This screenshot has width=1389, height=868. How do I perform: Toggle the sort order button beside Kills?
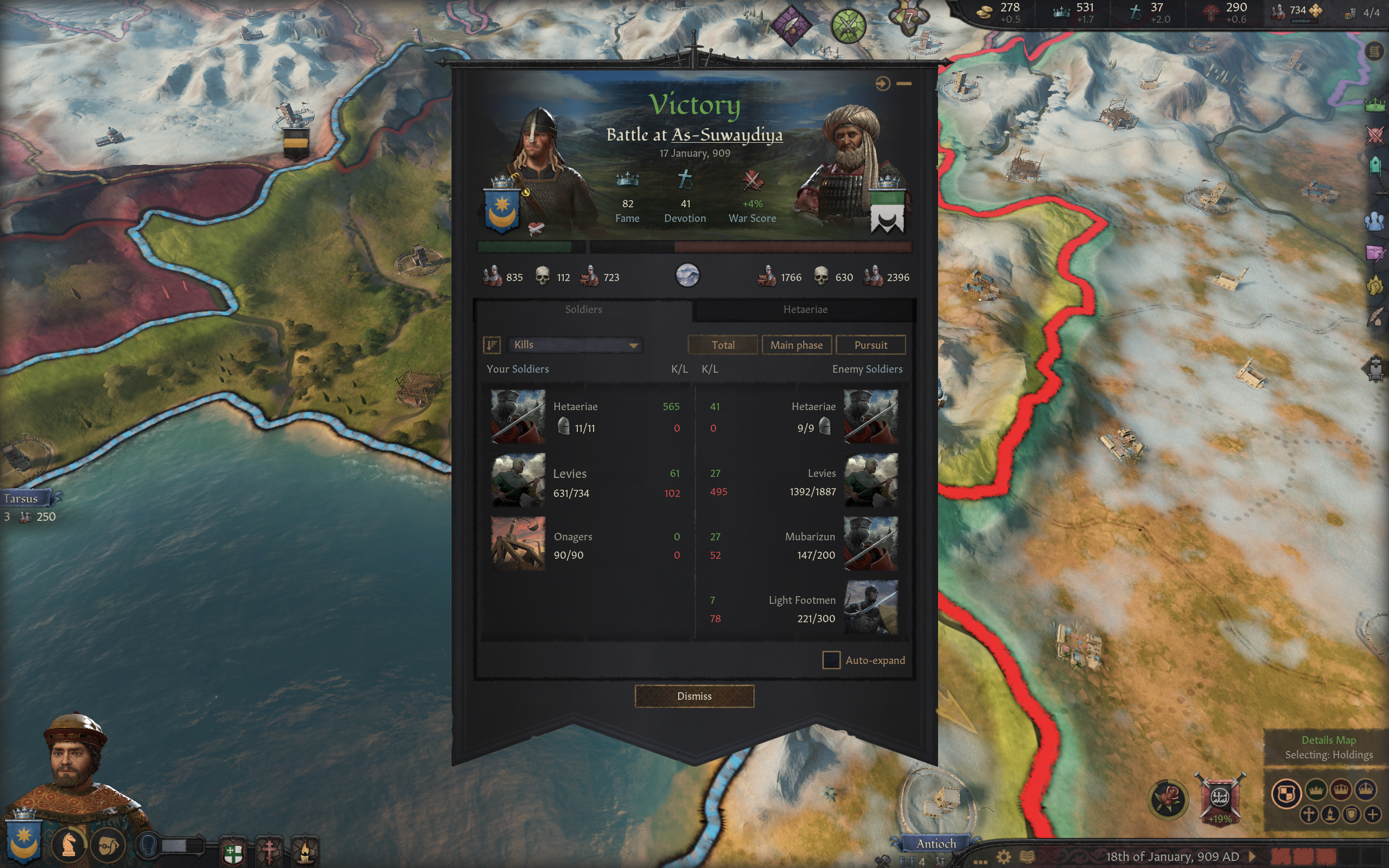[x=492, y=344]
